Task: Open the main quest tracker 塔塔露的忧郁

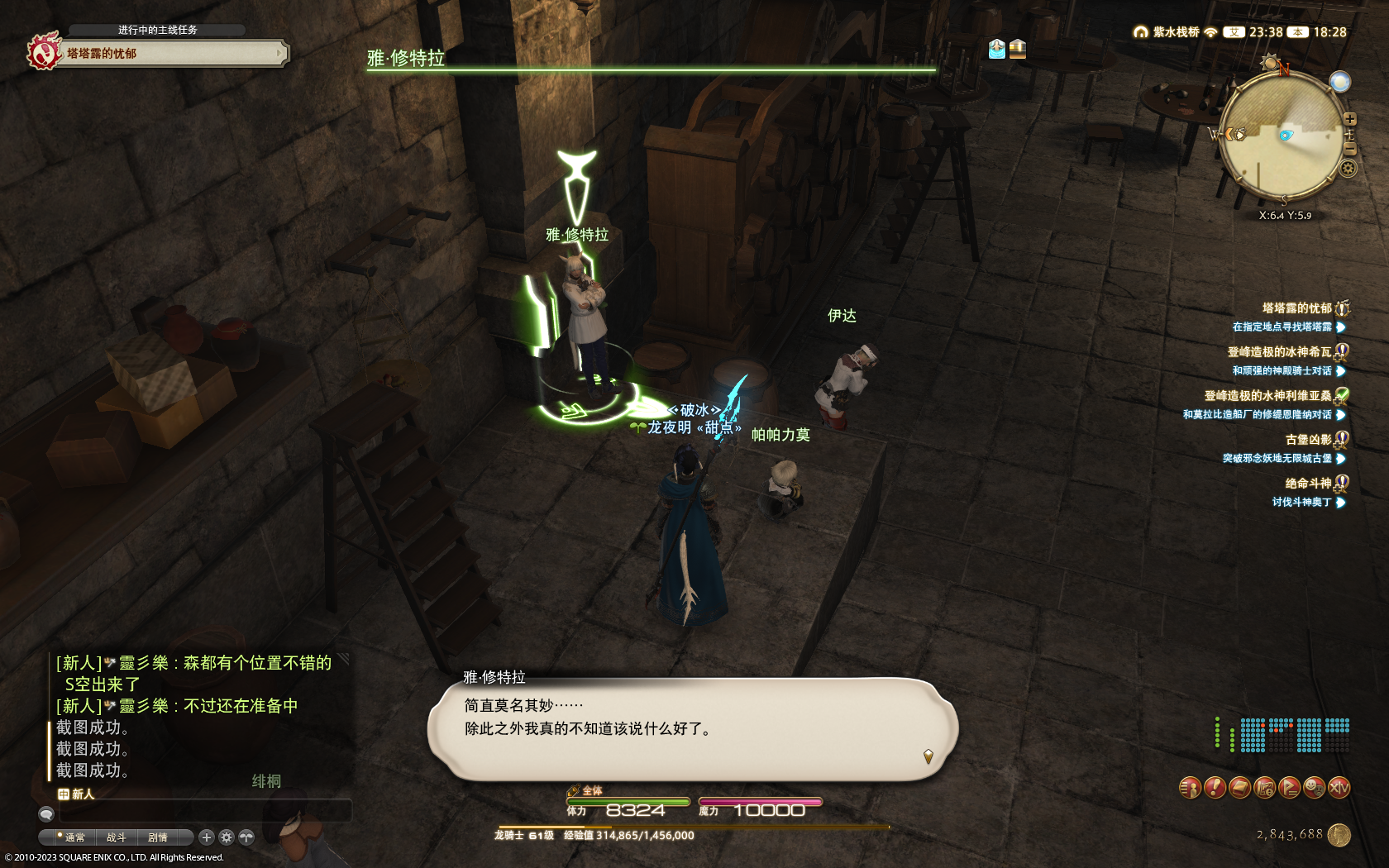Action: (x=157, y=54)
